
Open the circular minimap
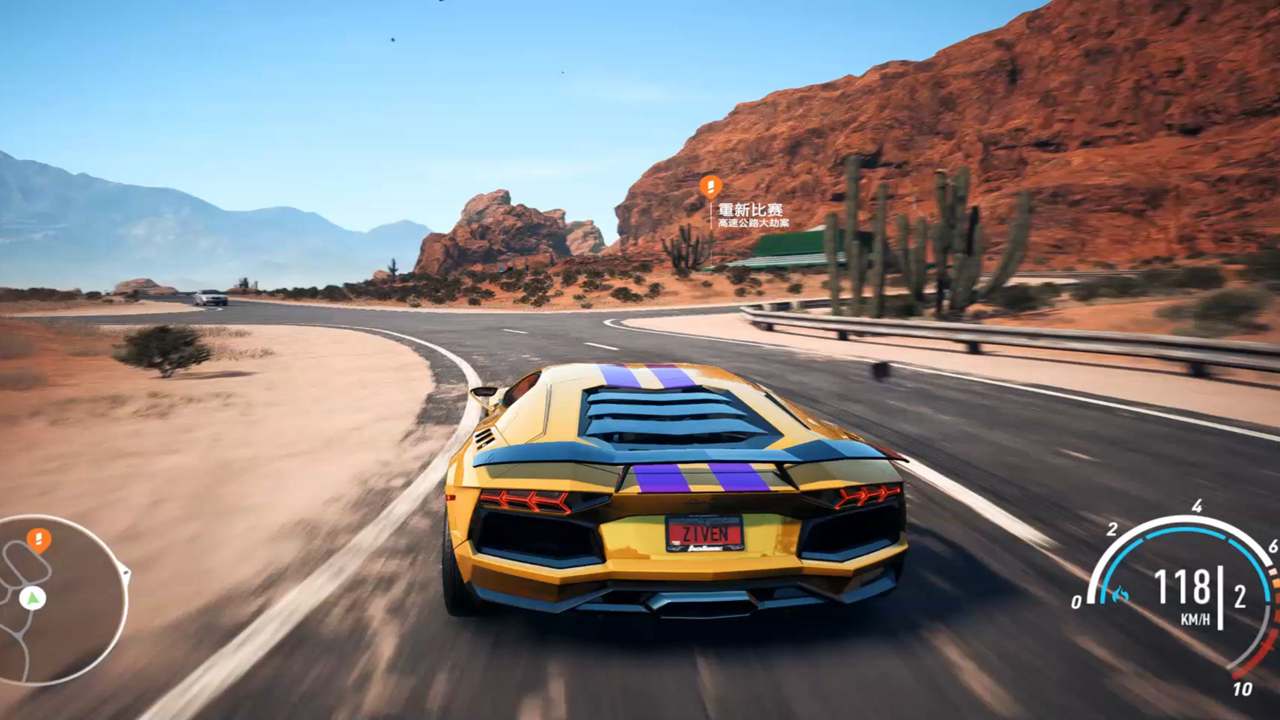[x=58, y=600]
